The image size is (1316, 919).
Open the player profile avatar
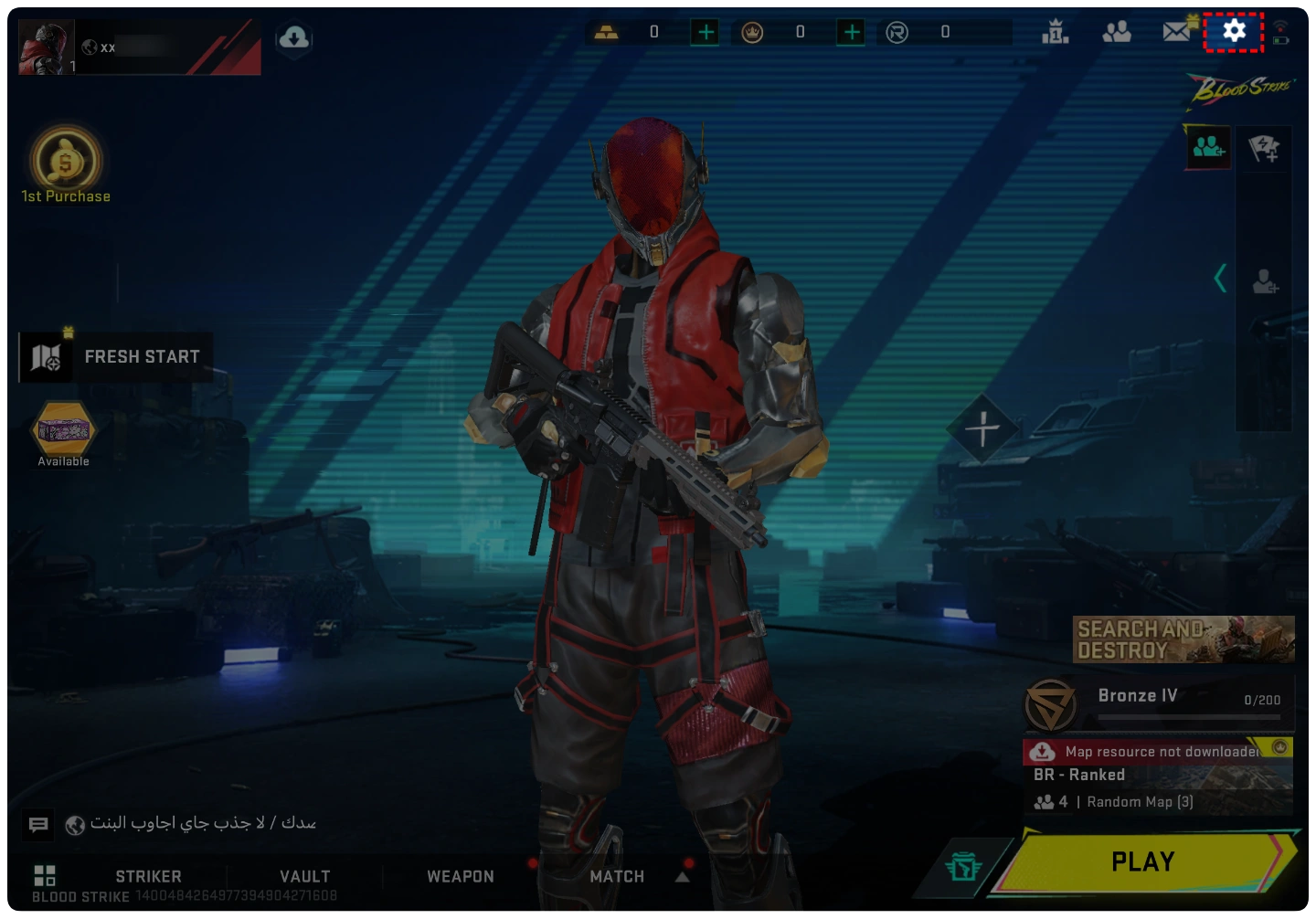pos(46,48)
